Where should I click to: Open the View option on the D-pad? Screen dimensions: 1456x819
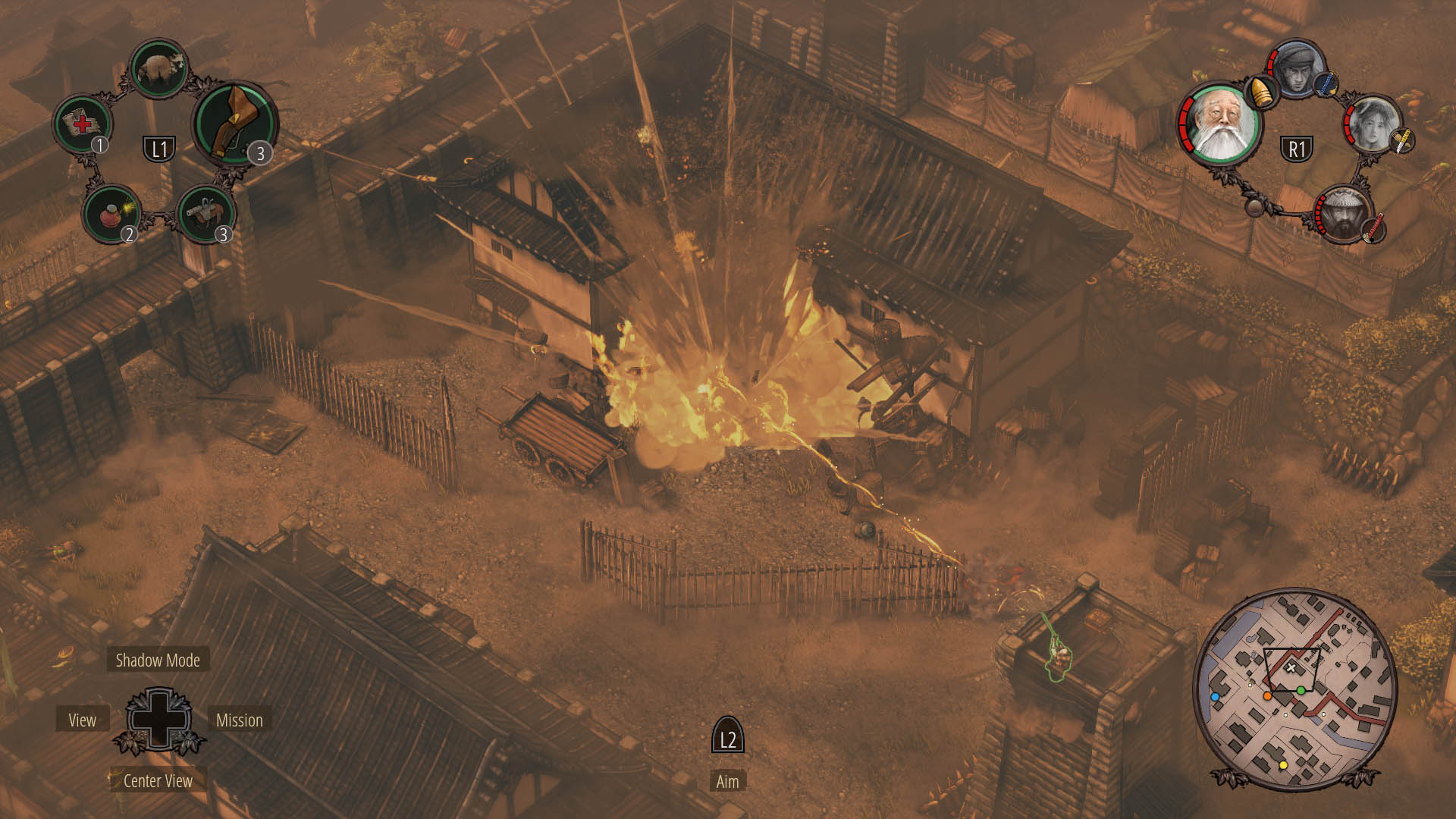[x=83, y=720]
